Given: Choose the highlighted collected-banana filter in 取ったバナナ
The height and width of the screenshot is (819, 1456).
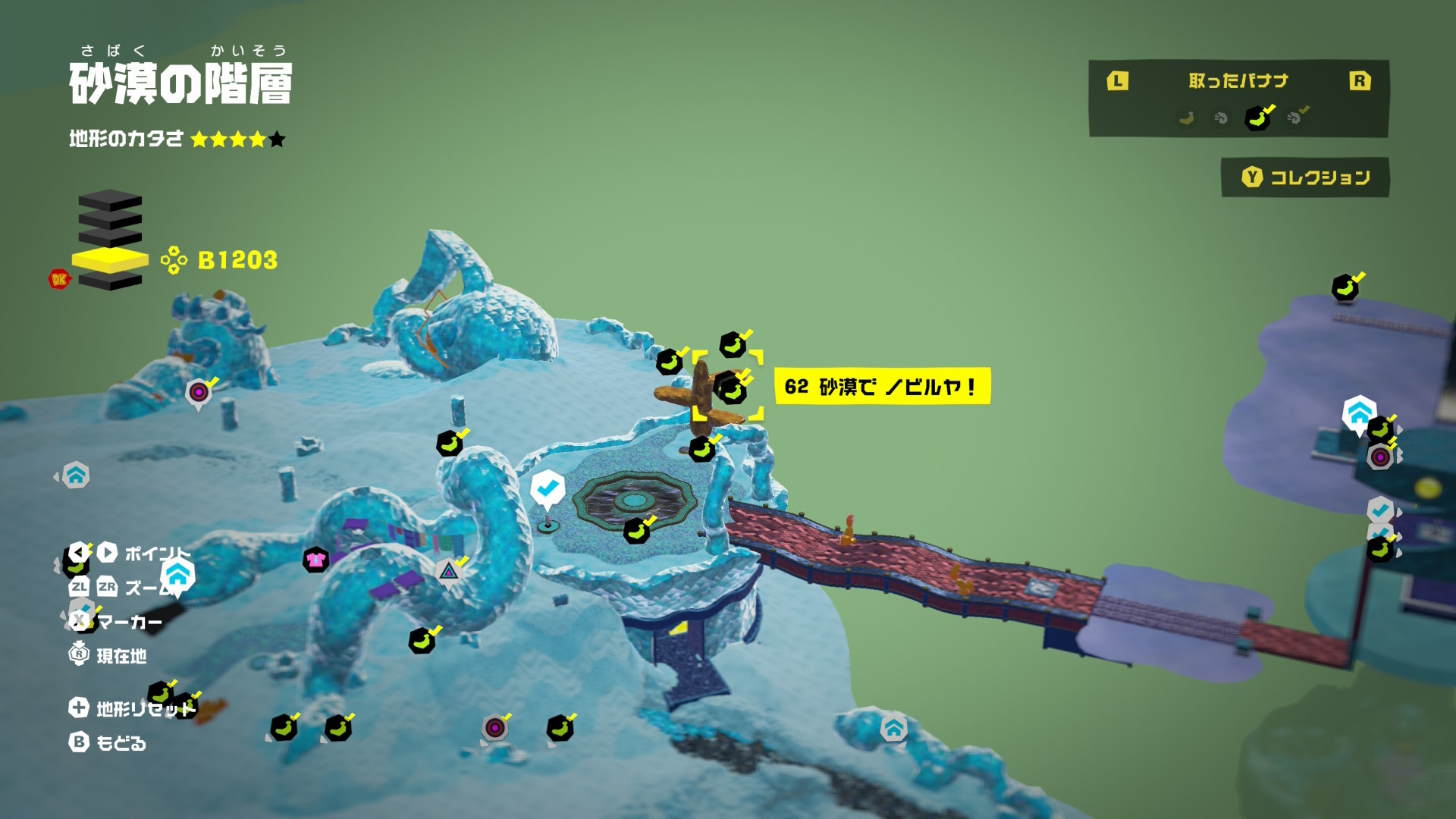Looking at the screenshot, I should (x=1257, y=118).
